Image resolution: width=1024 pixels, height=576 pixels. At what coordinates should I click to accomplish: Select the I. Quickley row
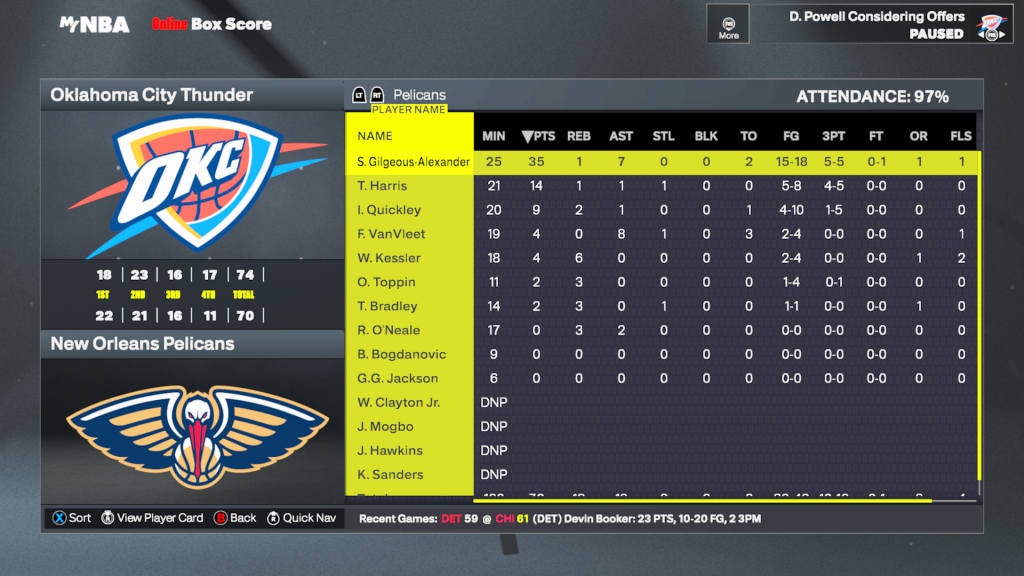click(x=389, y=210)
